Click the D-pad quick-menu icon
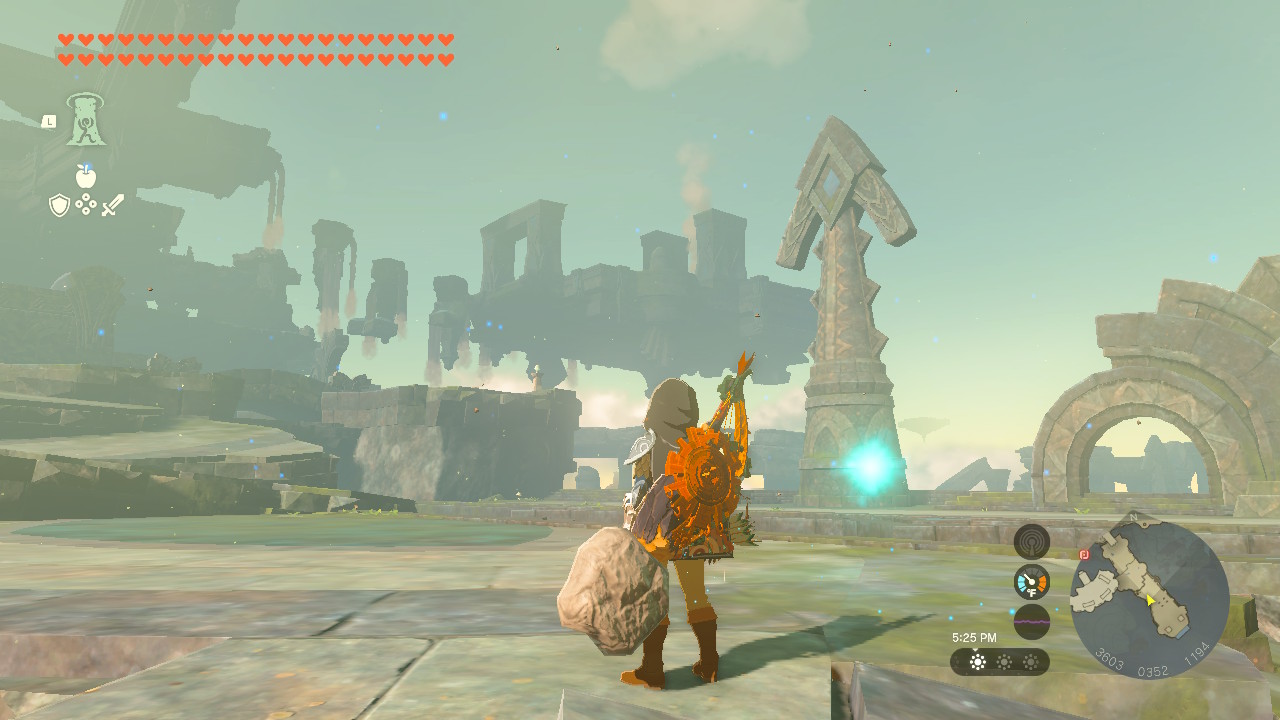This screenshot has height=720, width=1280. coord(86,204)
